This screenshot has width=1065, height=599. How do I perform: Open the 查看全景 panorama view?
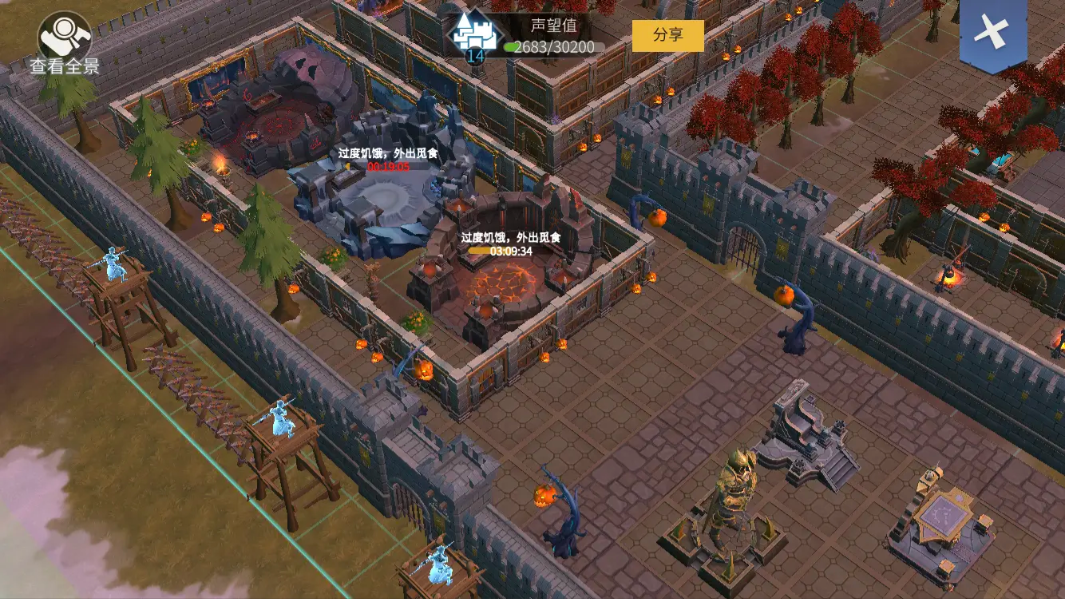64,42
